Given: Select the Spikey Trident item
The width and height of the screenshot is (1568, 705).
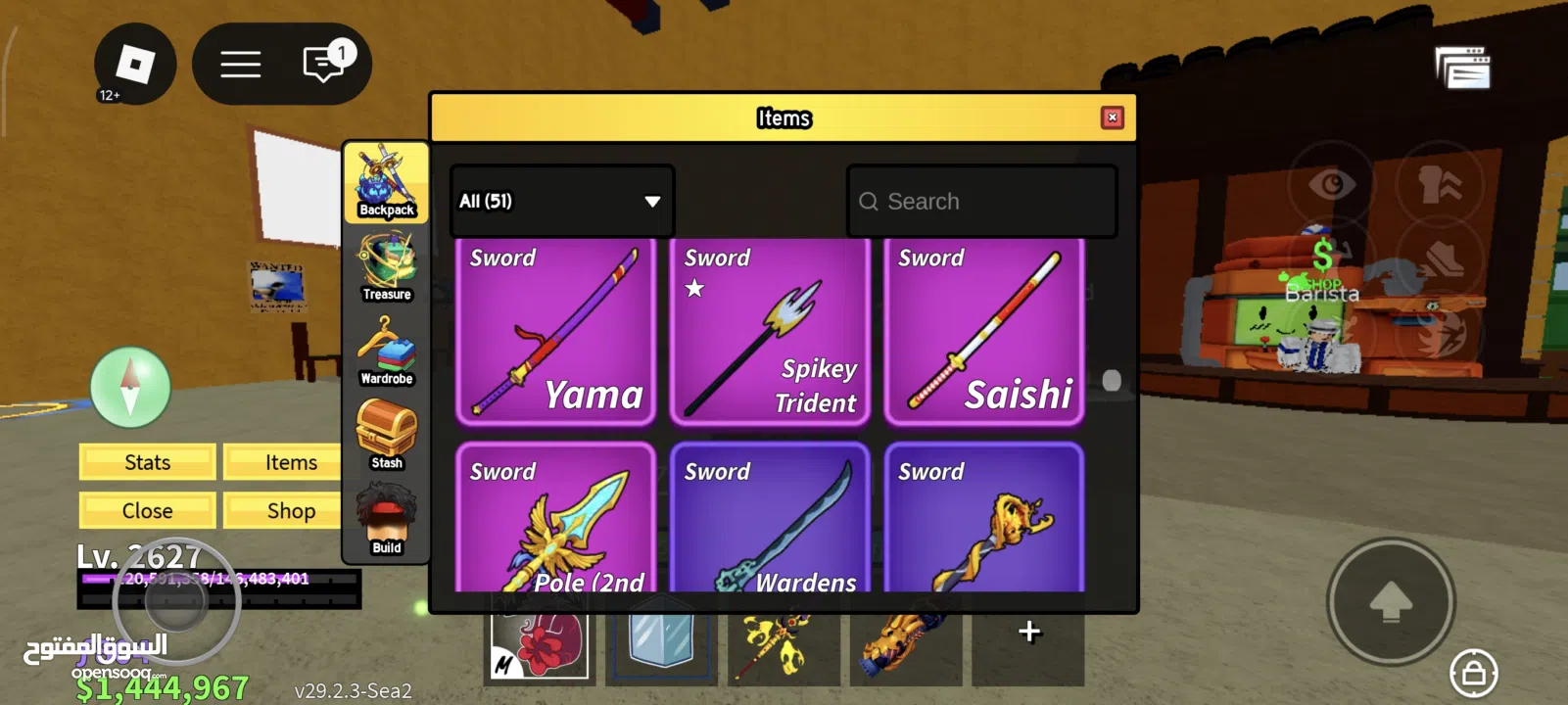Looking at the screenshot, I should coord(770,333).
